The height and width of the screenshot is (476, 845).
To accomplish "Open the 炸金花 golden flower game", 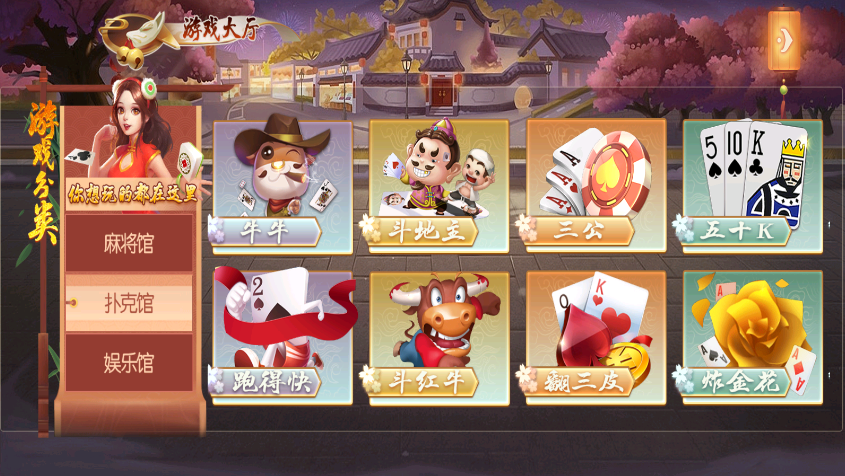I will point(752,336).
